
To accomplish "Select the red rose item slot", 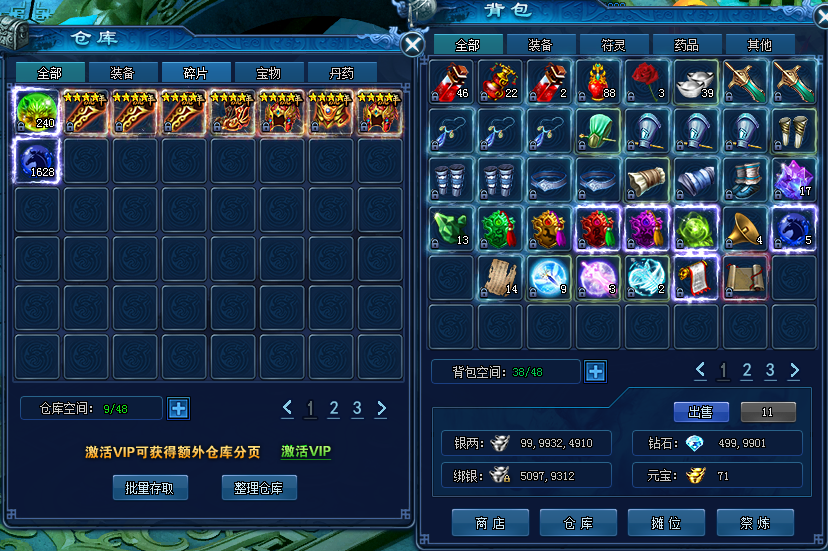I will tap(648, 82).
